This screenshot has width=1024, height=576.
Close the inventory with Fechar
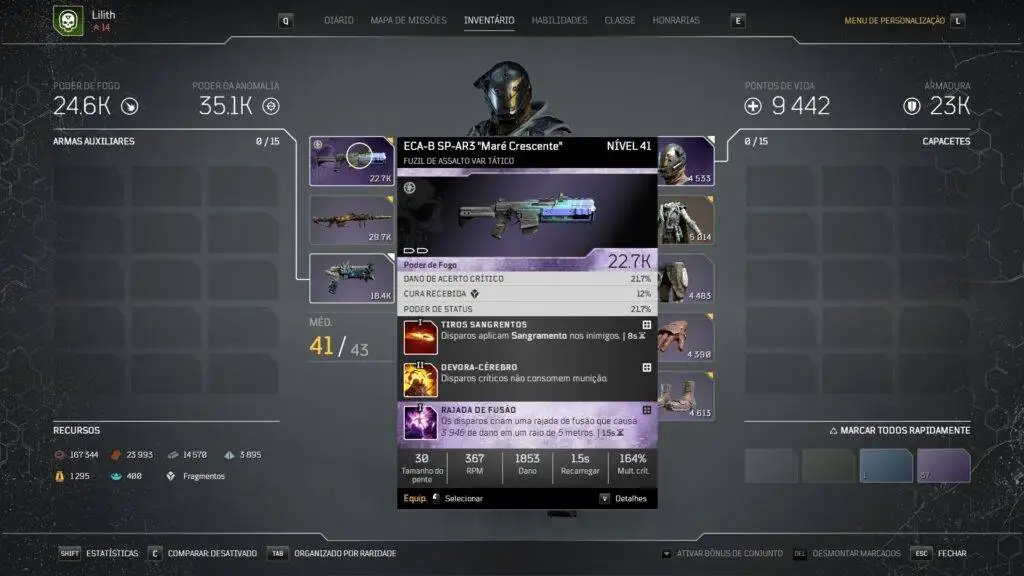point(952,553)
